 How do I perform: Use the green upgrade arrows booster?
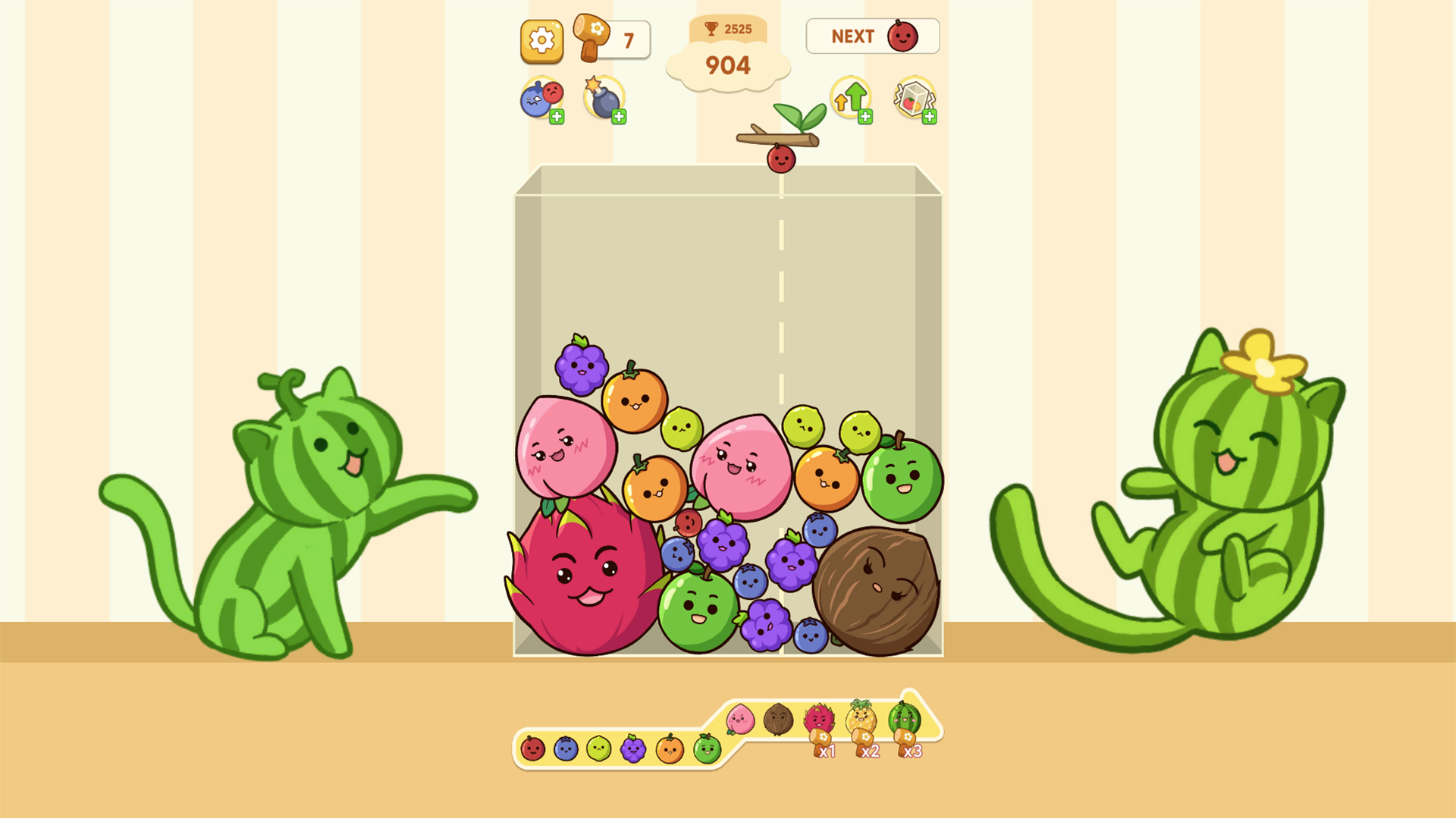coord(851,97)
